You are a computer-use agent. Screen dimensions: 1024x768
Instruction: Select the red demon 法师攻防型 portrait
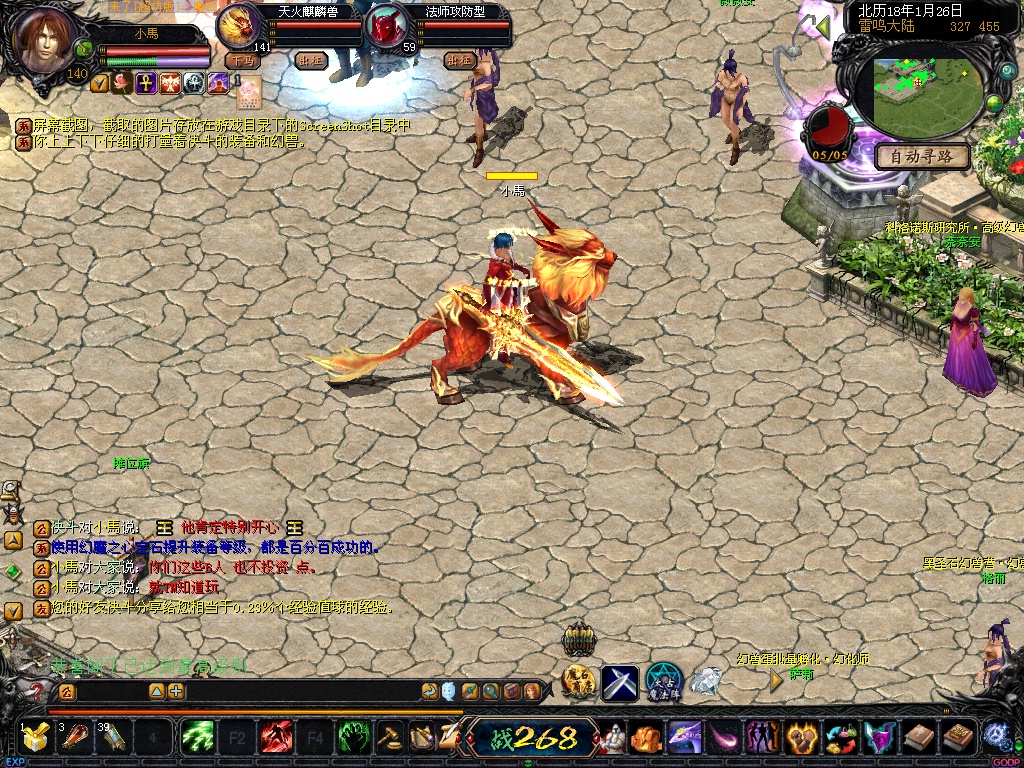384,26
